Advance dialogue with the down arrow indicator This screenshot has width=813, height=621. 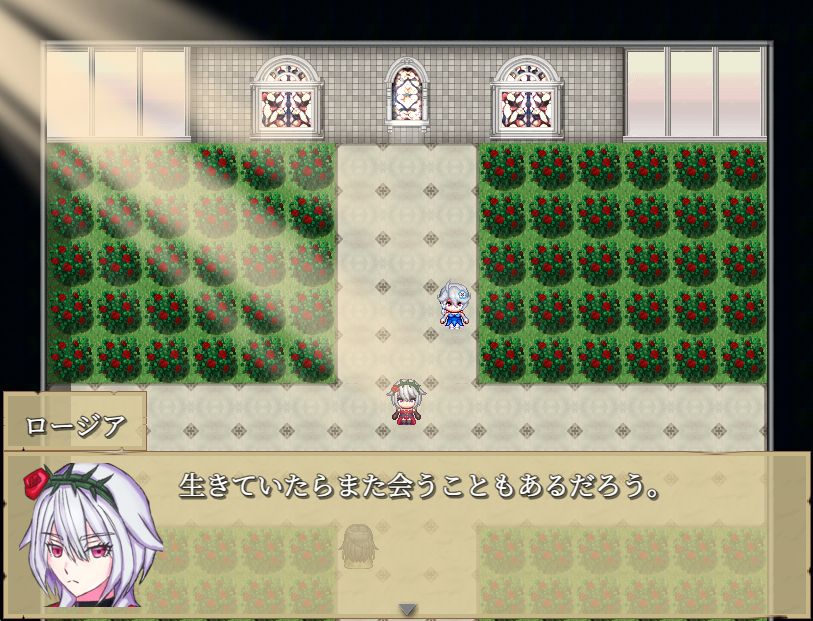407,609
